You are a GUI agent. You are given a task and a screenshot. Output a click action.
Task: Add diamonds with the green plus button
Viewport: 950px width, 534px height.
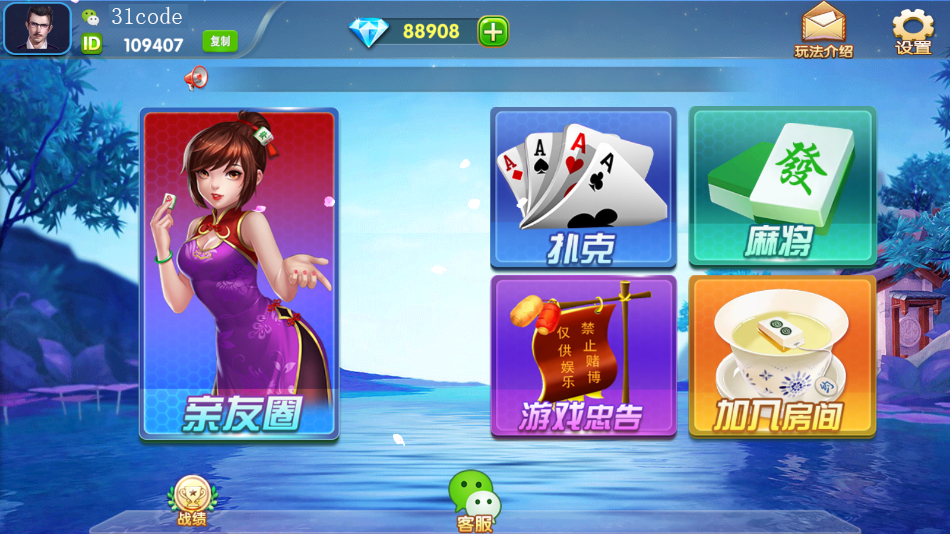pos(492,32)
